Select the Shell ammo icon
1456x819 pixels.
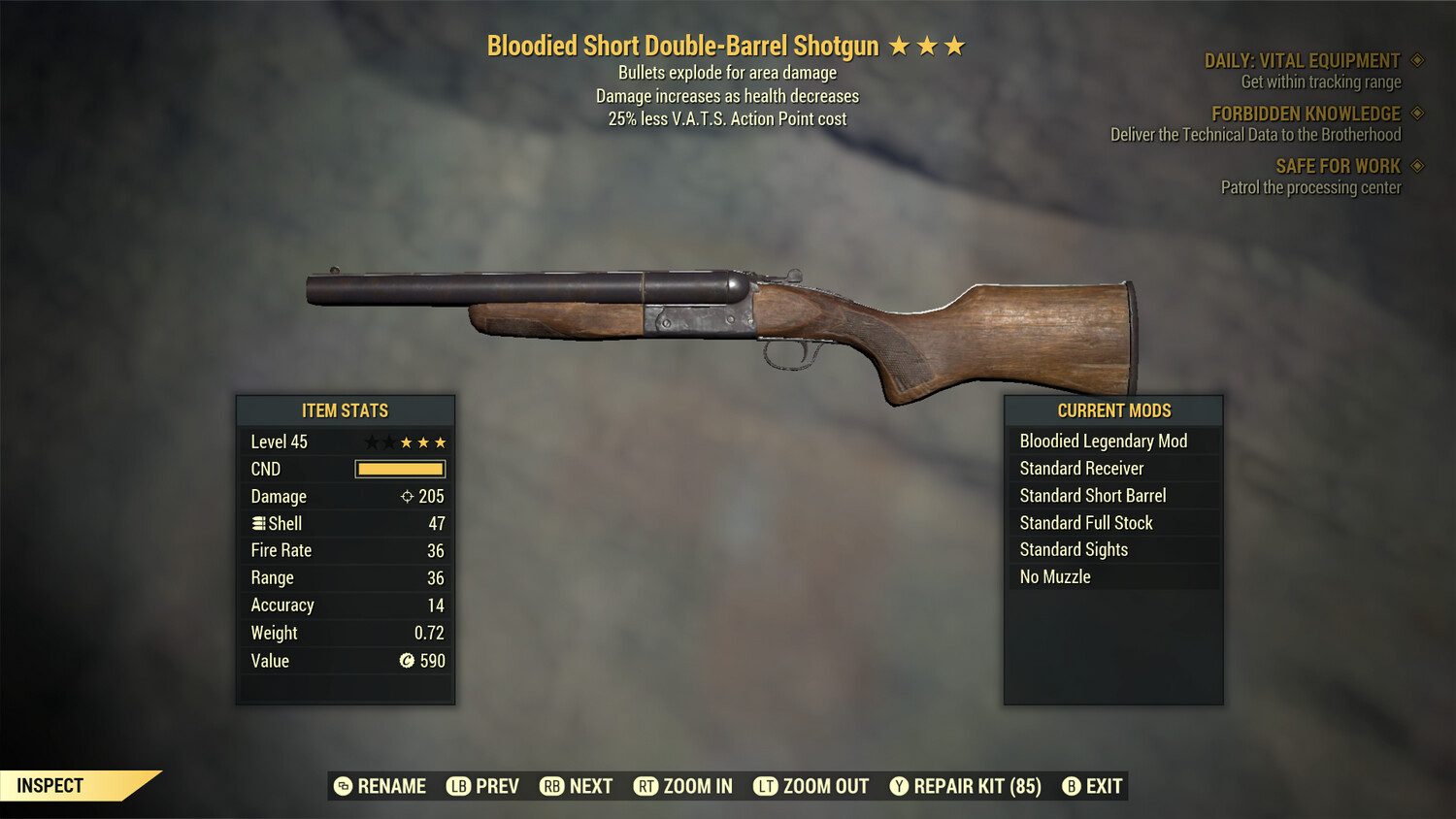258,523
